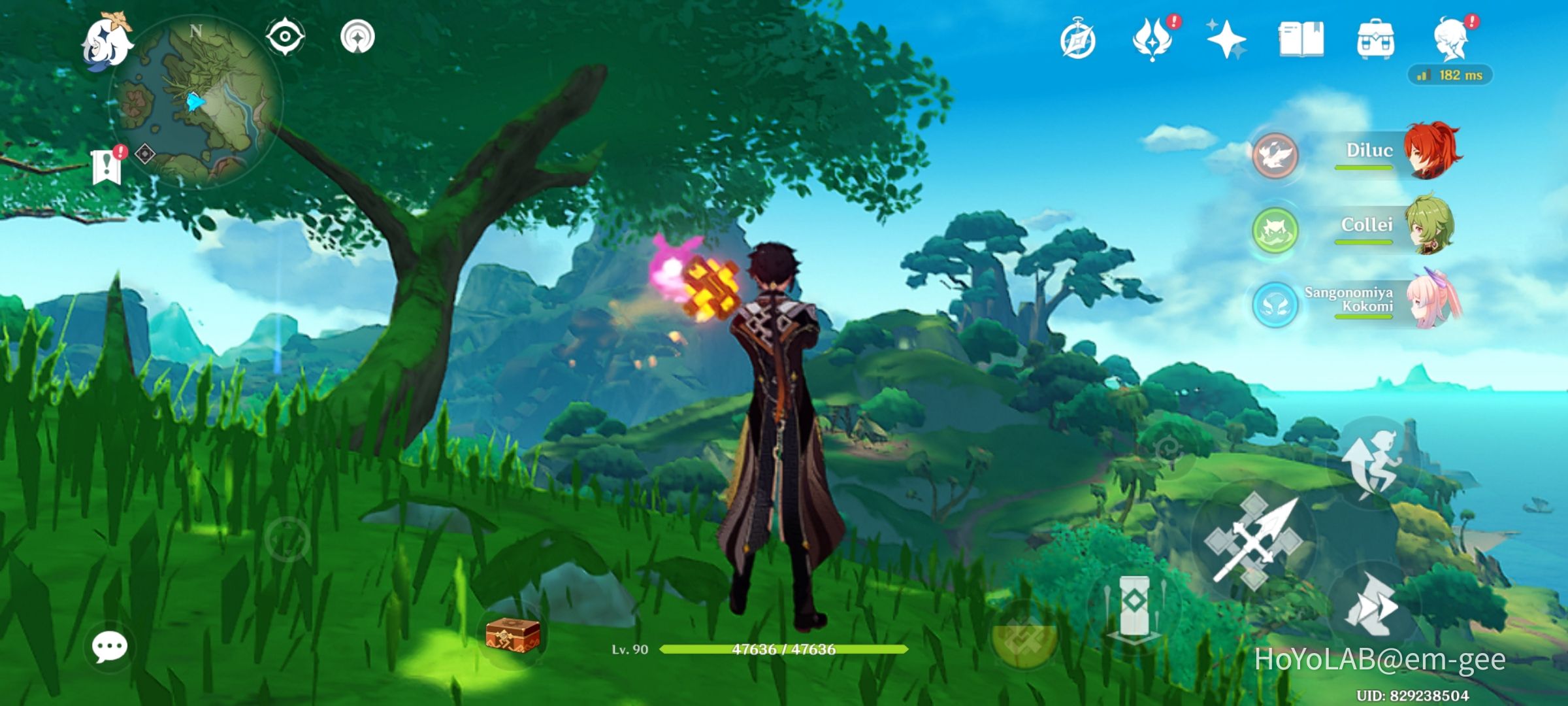
Task: Open the Adventurer Handbook book icon
Action: (1302, 41)
